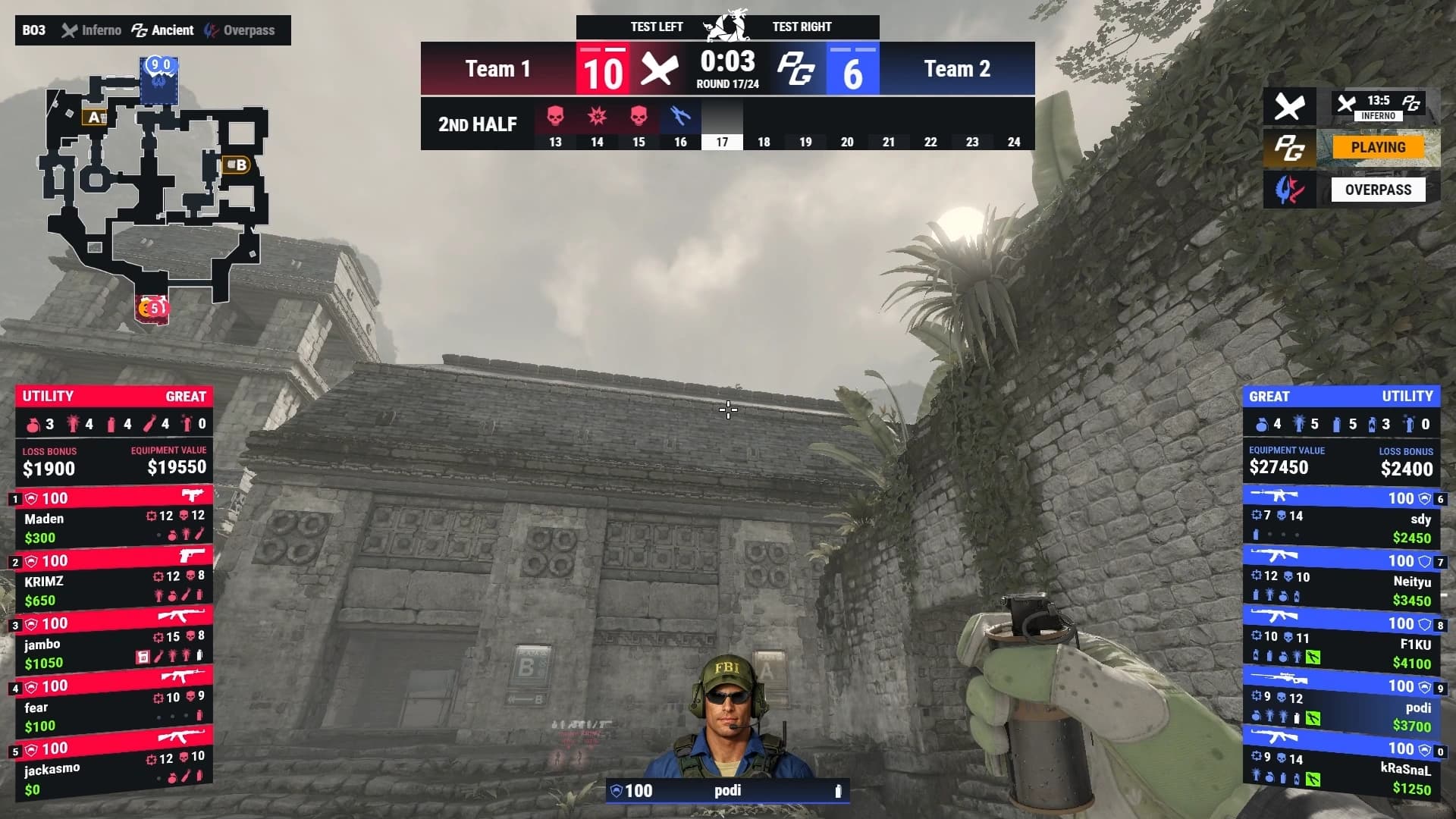The height and width of the screenshot is (819, 1456).
Task: Select podi's AWP player row
Action: pos(1341,708)
